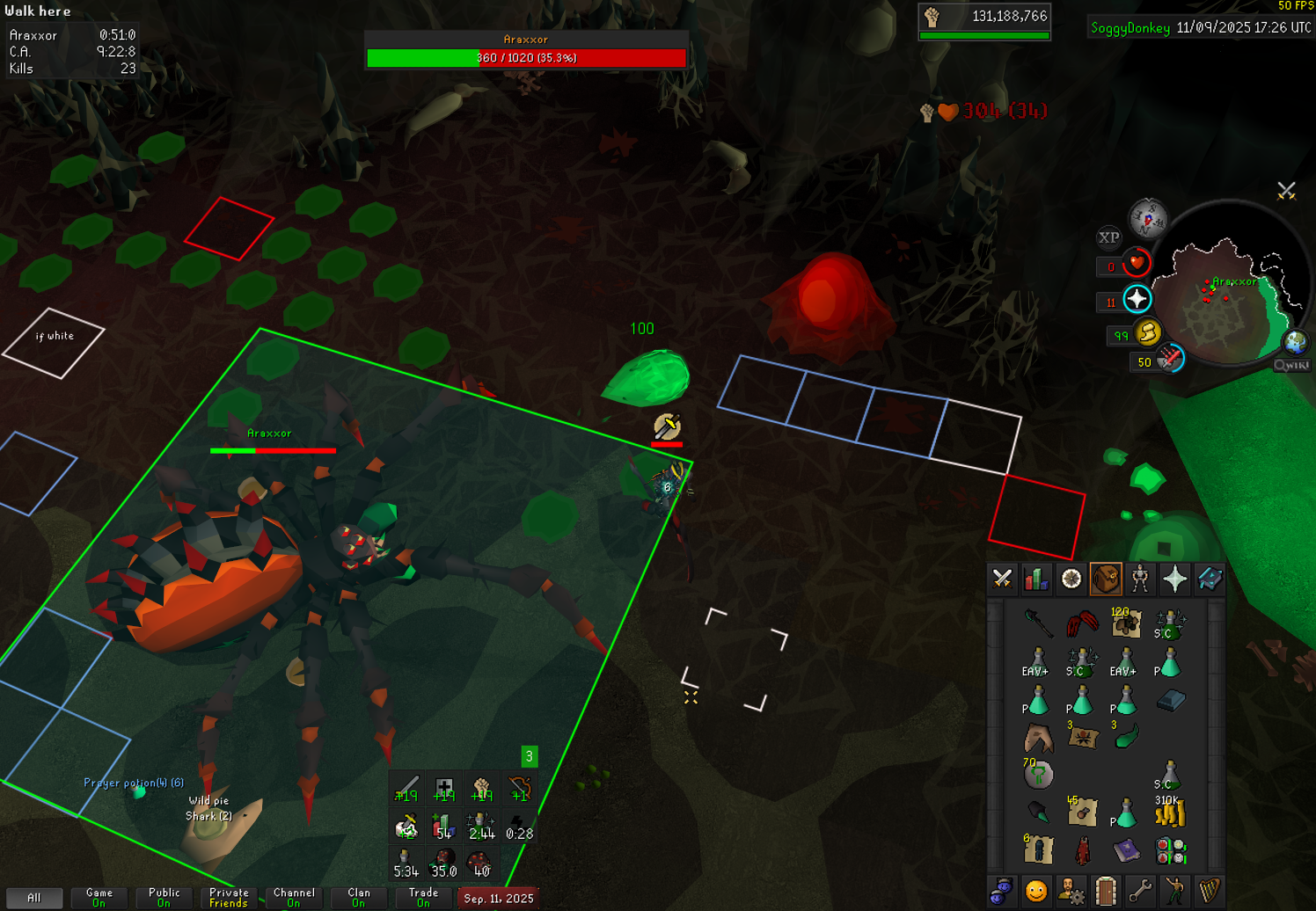Select the noxious halberd in inventory
Screen dimensions: 1316x911
pyautogui.click(x=1038, y=624)
